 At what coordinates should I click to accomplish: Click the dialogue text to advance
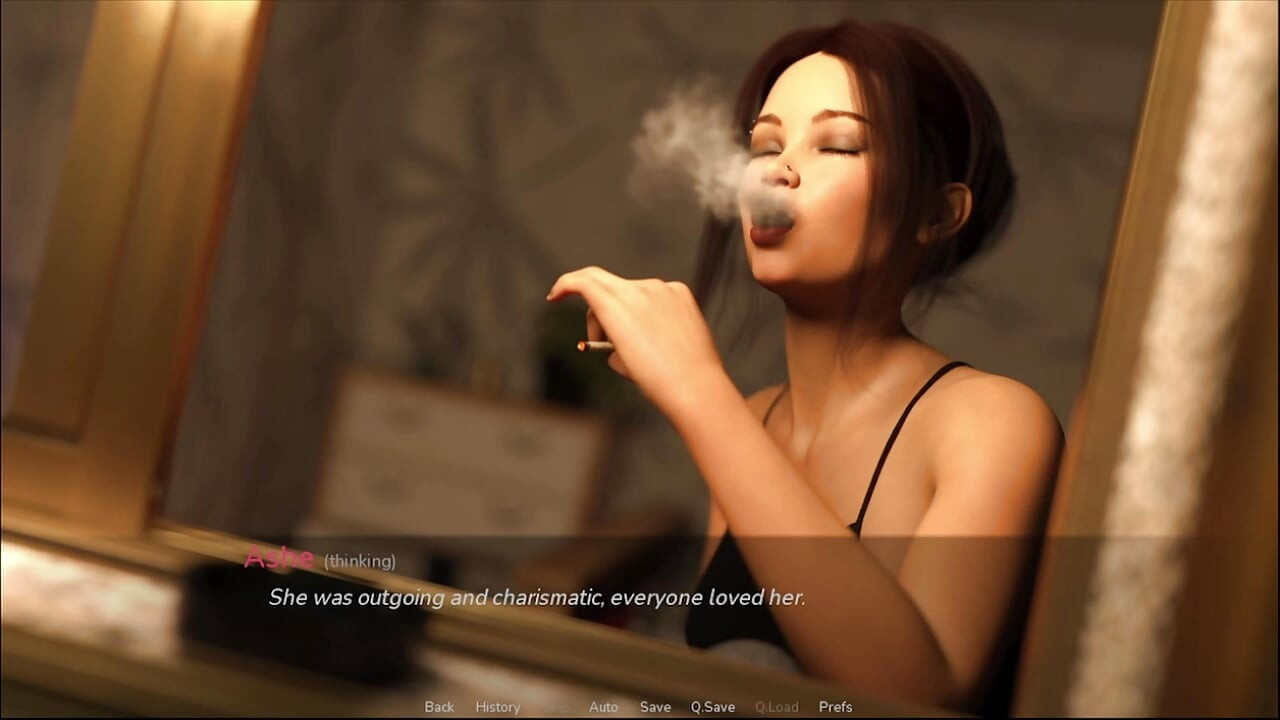pos(539,597)
